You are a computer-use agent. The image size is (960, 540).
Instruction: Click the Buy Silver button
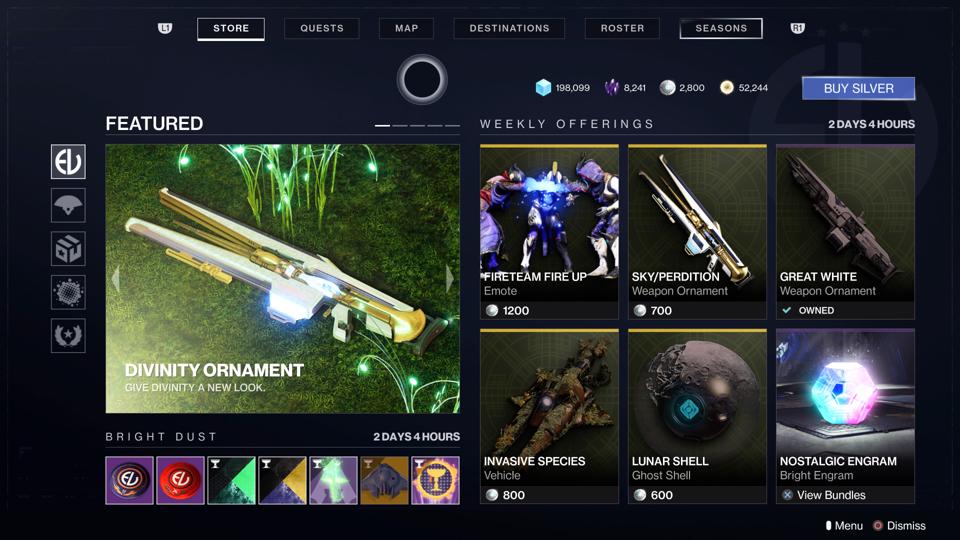pyautogui.click(x=858, y=88)
